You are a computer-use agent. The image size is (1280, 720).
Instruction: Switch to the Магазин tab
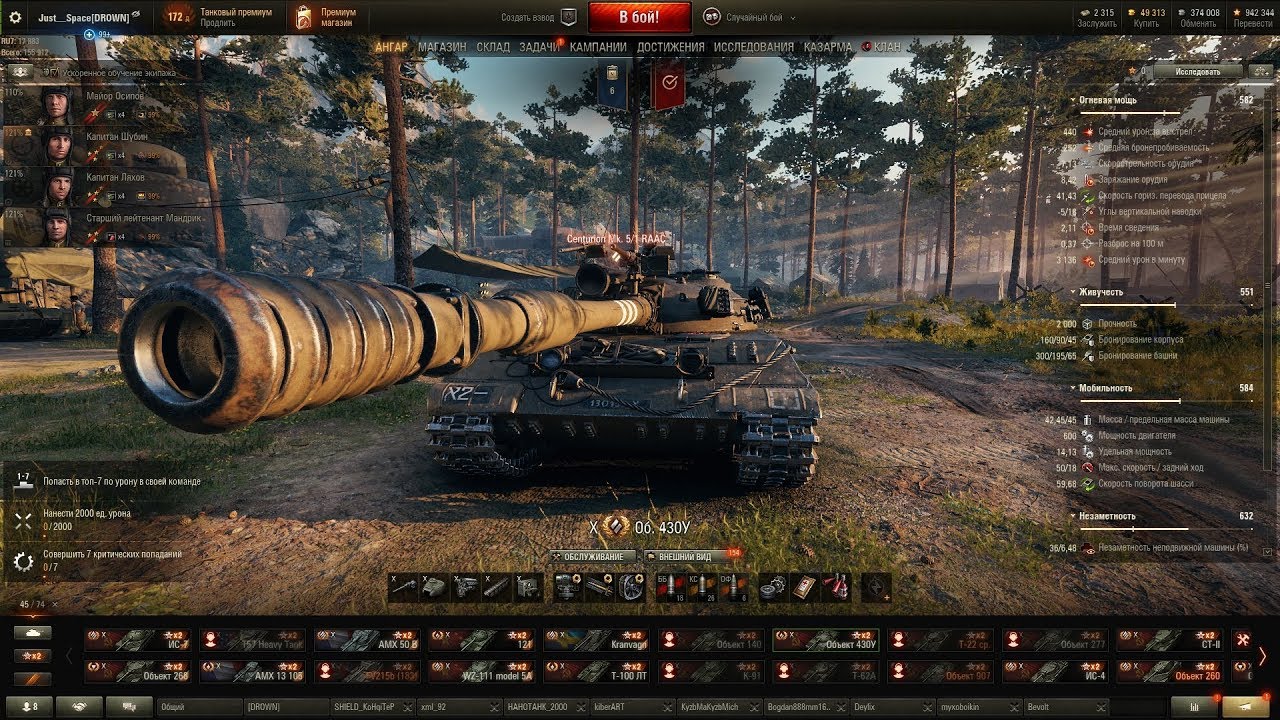tap(442, 47)
